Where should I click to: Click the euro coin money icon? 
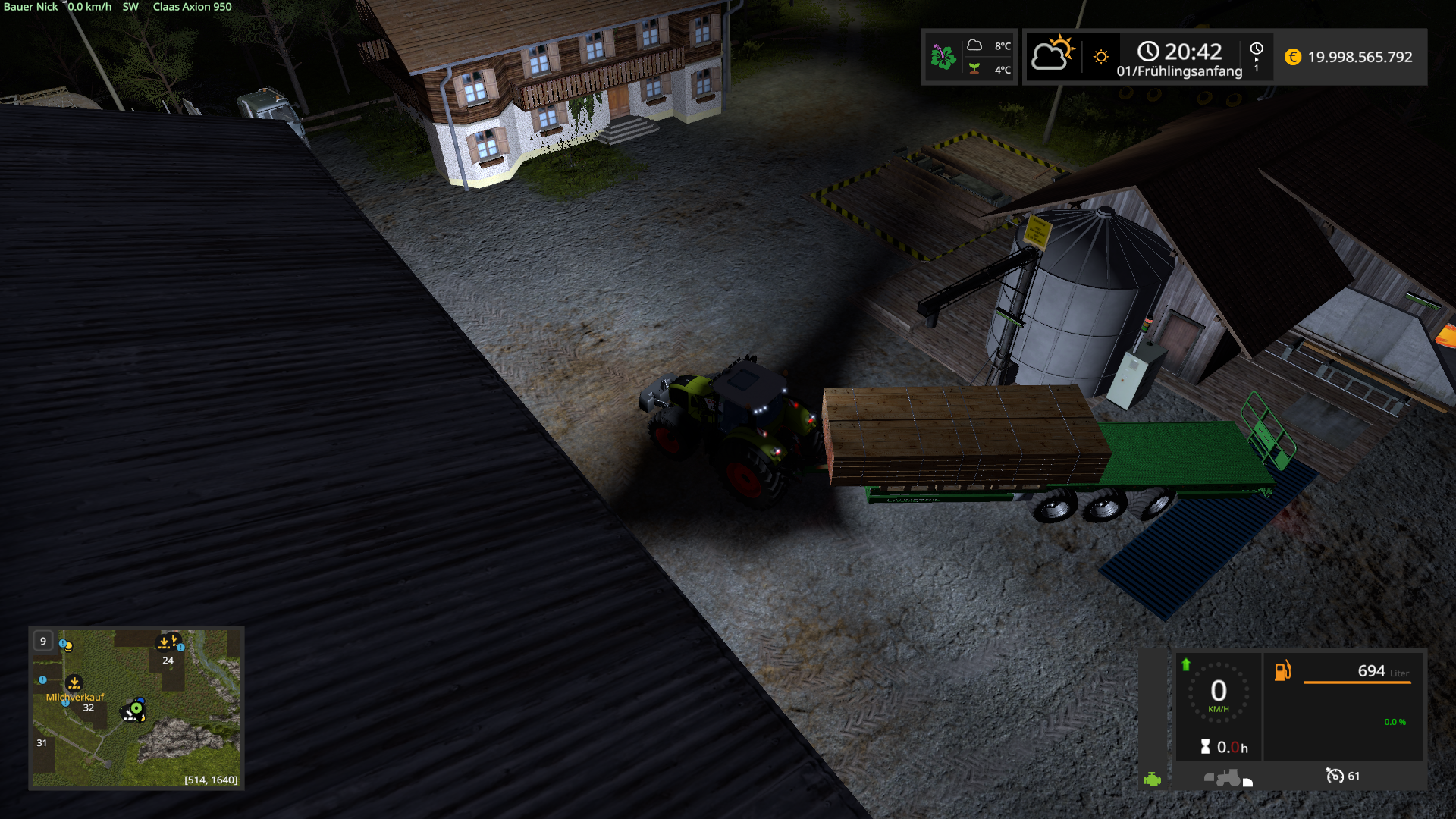click(1293, 57)
